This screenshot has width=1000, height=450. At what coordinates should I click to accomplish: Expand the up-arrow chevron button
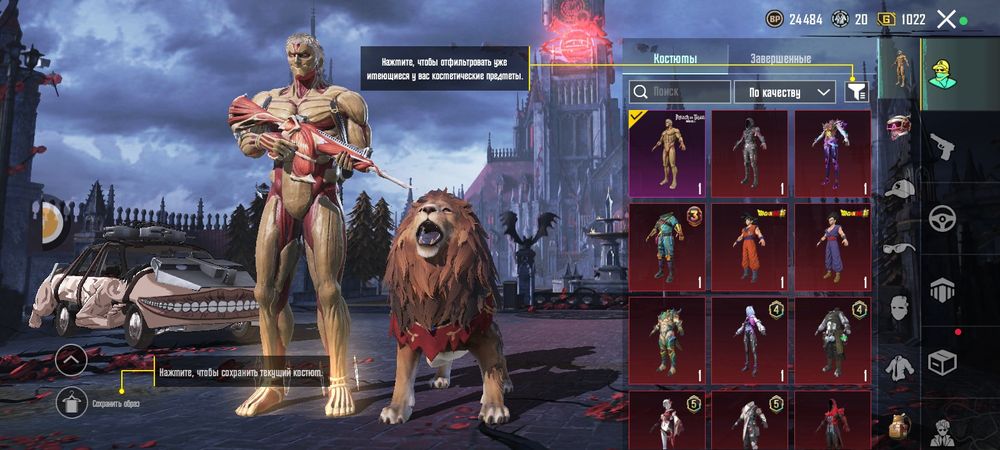[71, 359]
